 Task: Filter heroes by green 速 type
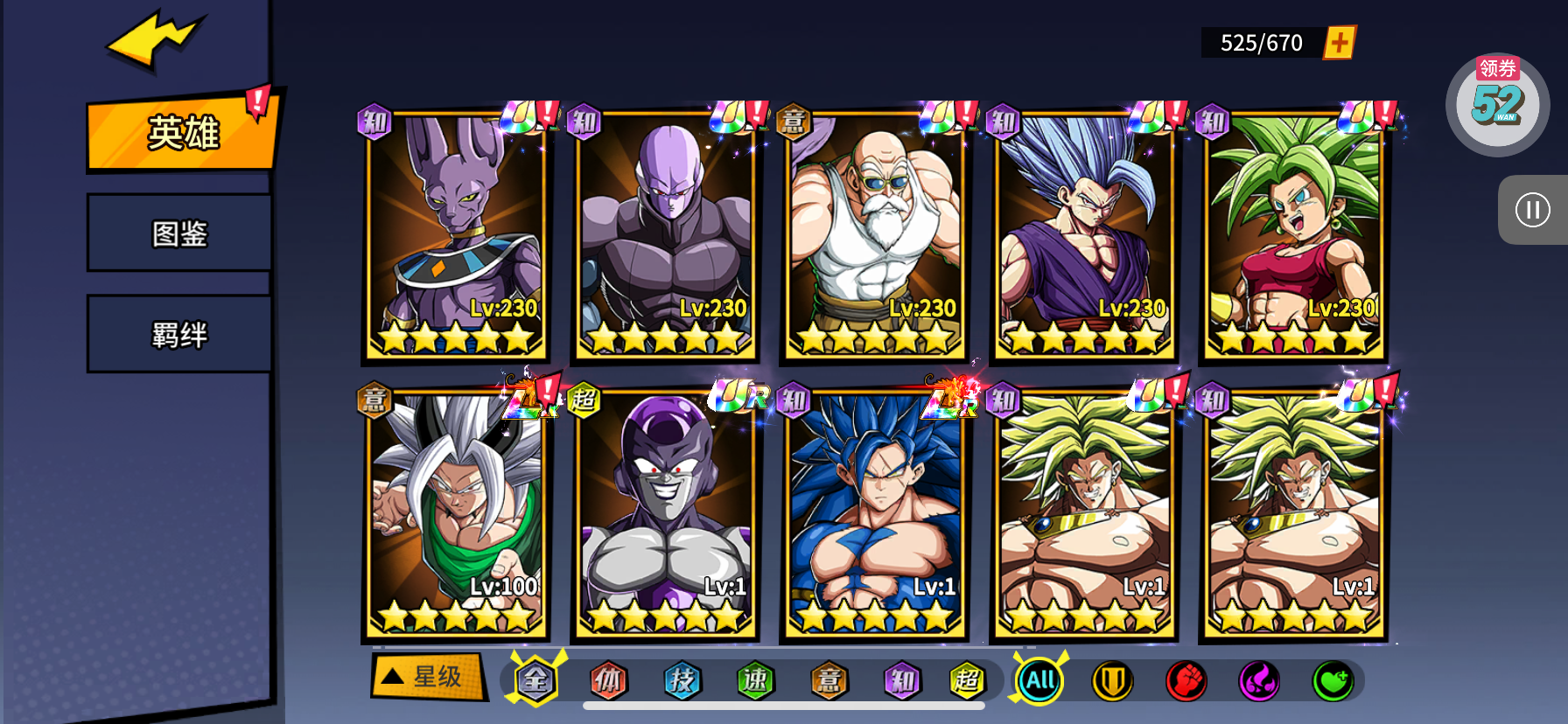tap(755, 680)
